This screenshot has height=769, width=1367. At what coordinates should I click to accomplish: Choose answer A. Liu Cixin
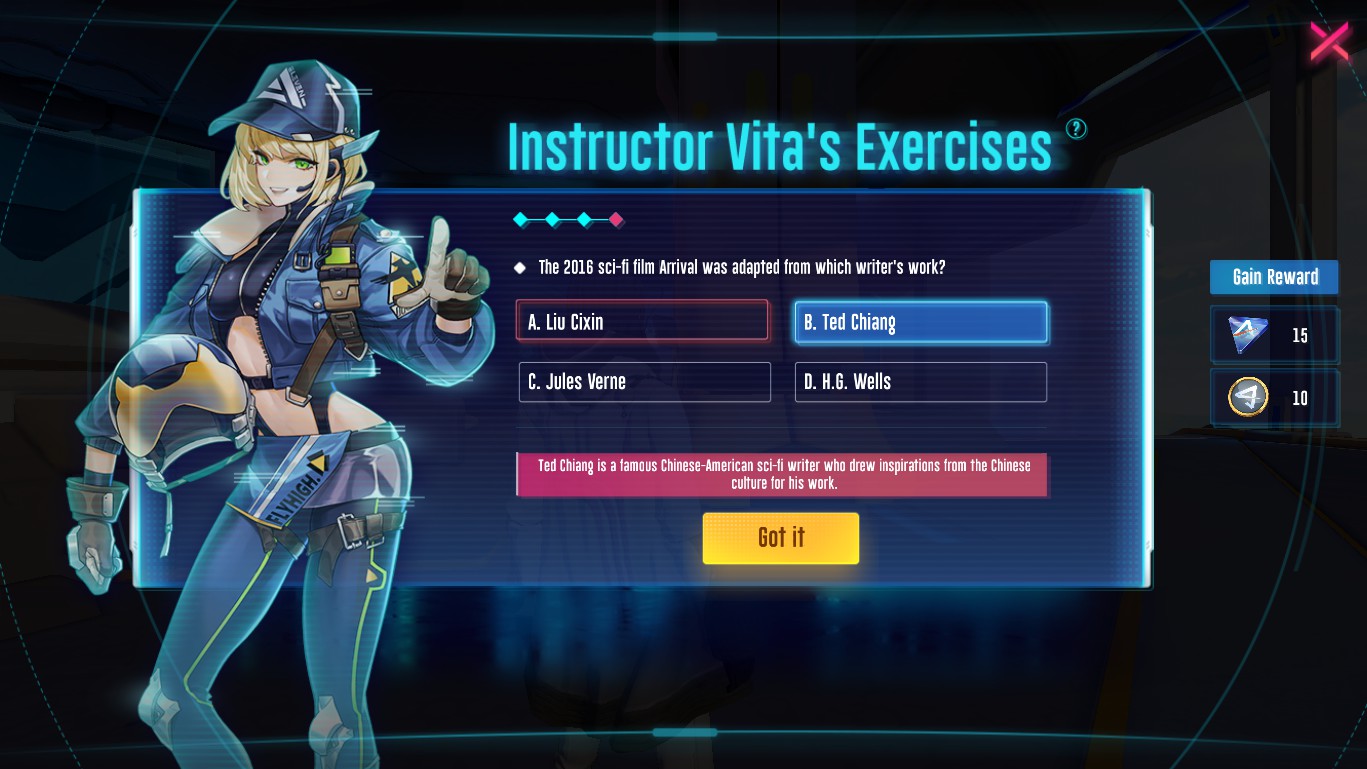tap(642, 321)
